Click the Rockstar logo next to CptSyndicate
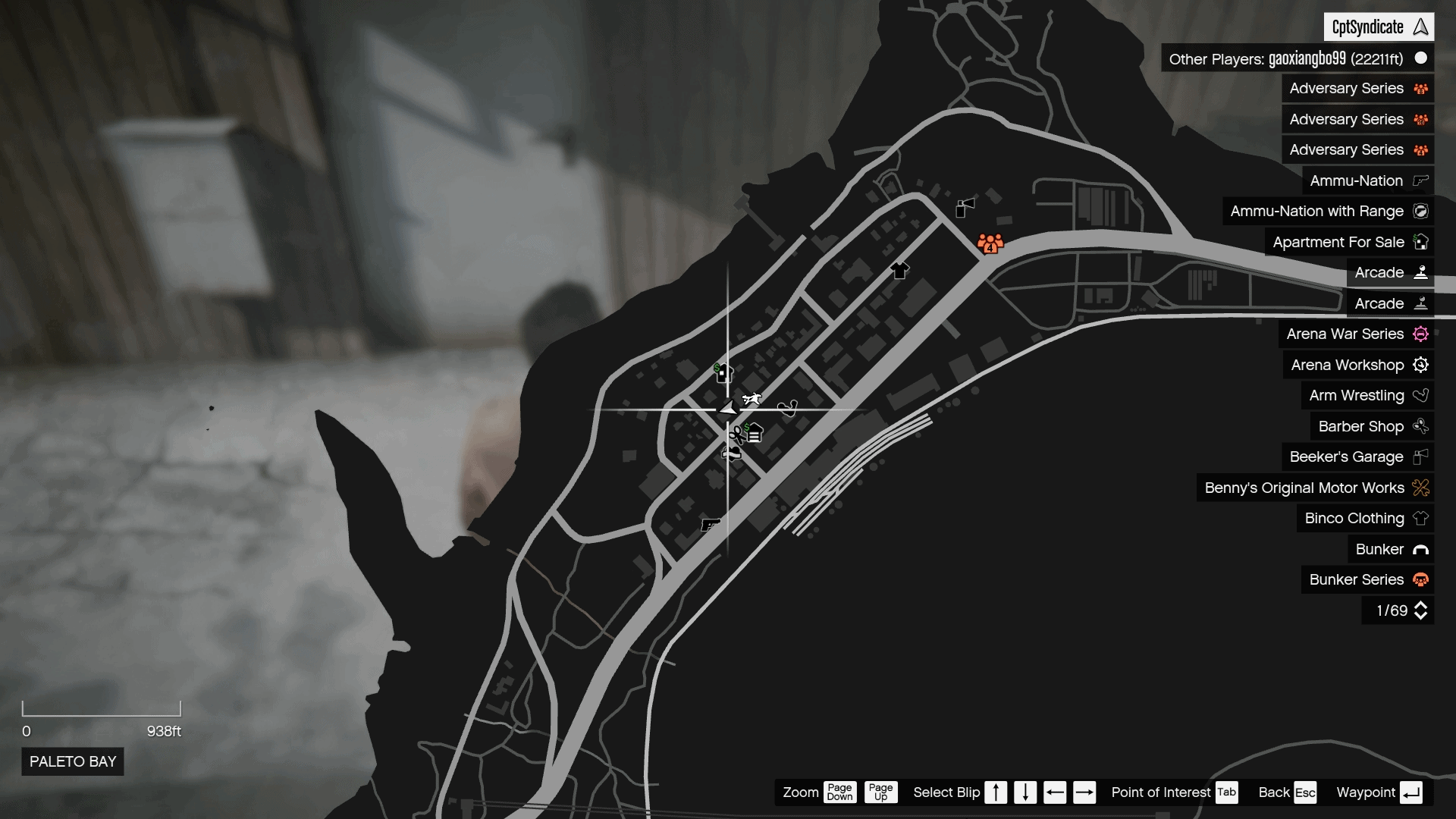This screenshot has width=1456, height=819. [1420, 27]
